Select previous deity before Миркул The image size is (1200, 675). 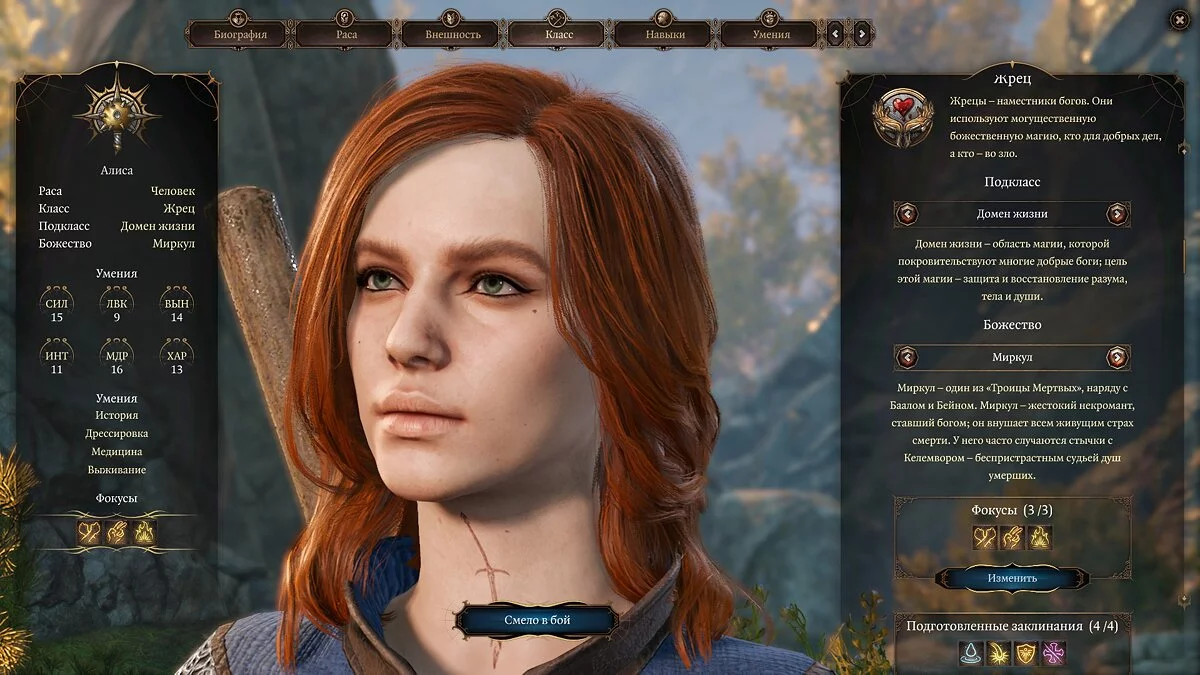tap(907, 357)
